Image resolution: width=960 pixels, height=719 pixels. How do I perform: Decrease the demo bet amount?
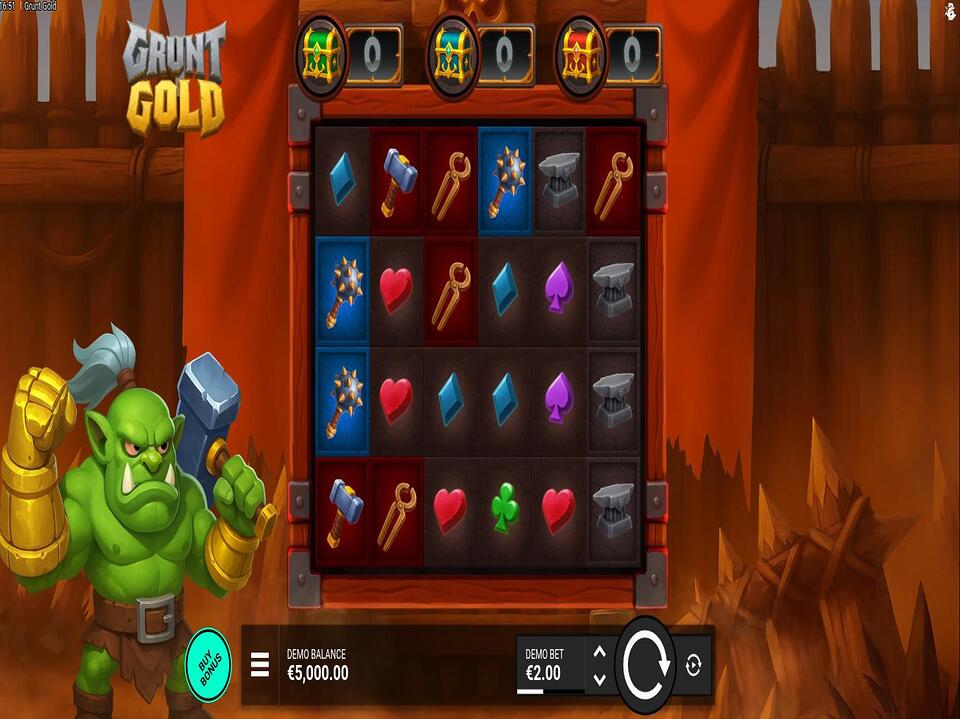(x=599, y=678)
